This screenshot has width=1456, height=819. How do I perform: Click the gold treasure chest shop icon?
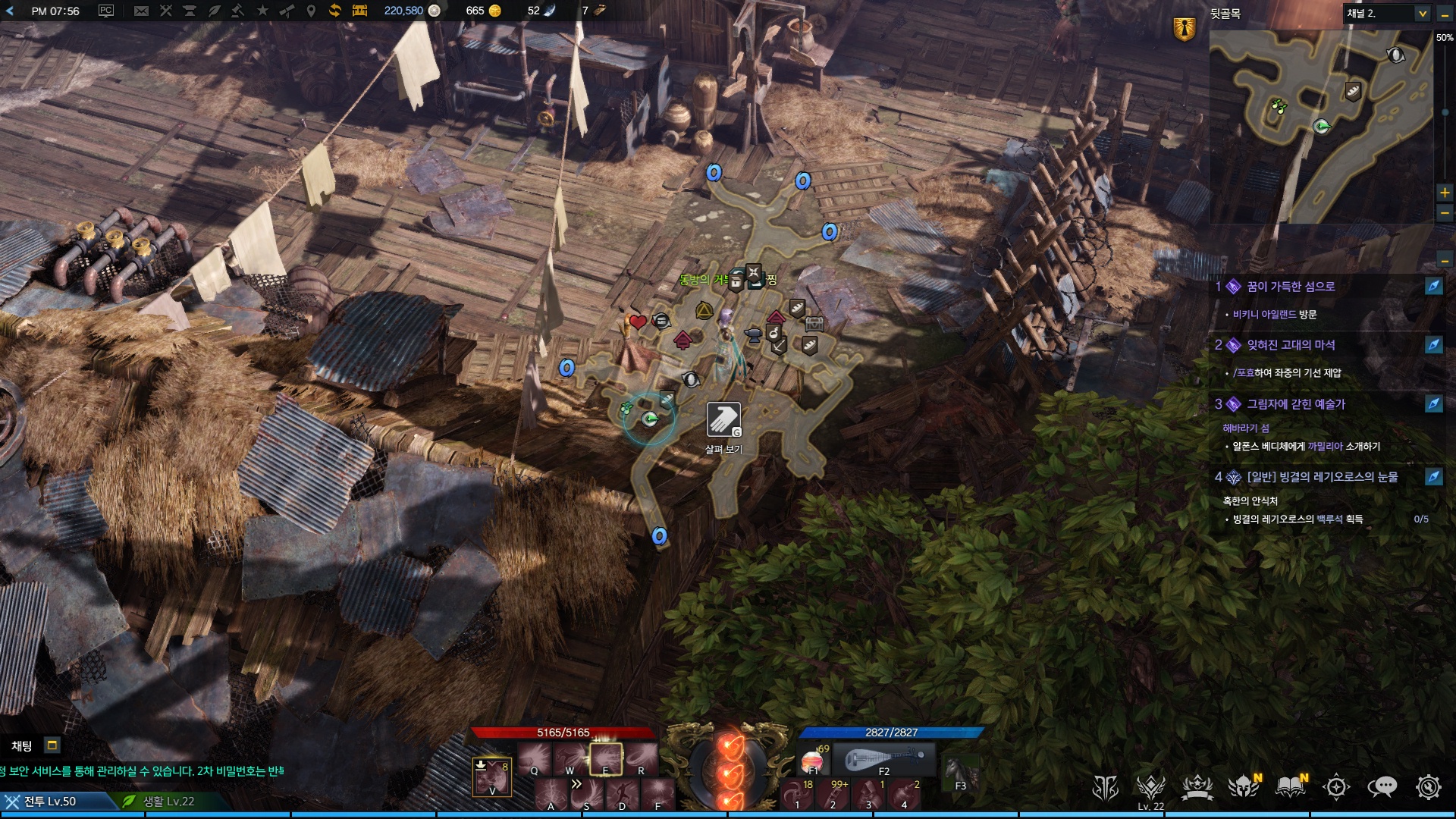coord(359,11)
